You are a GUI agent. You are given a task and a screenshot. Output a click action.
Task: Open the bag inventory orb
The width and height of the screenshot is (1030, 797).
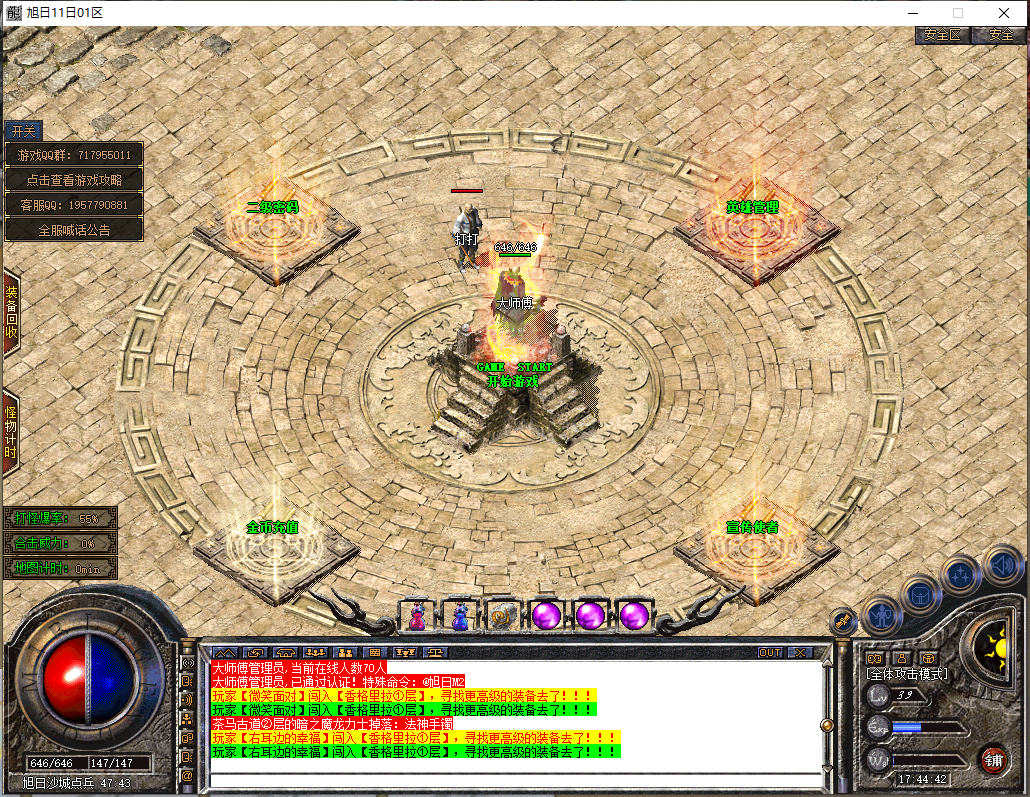click(921, 593)
